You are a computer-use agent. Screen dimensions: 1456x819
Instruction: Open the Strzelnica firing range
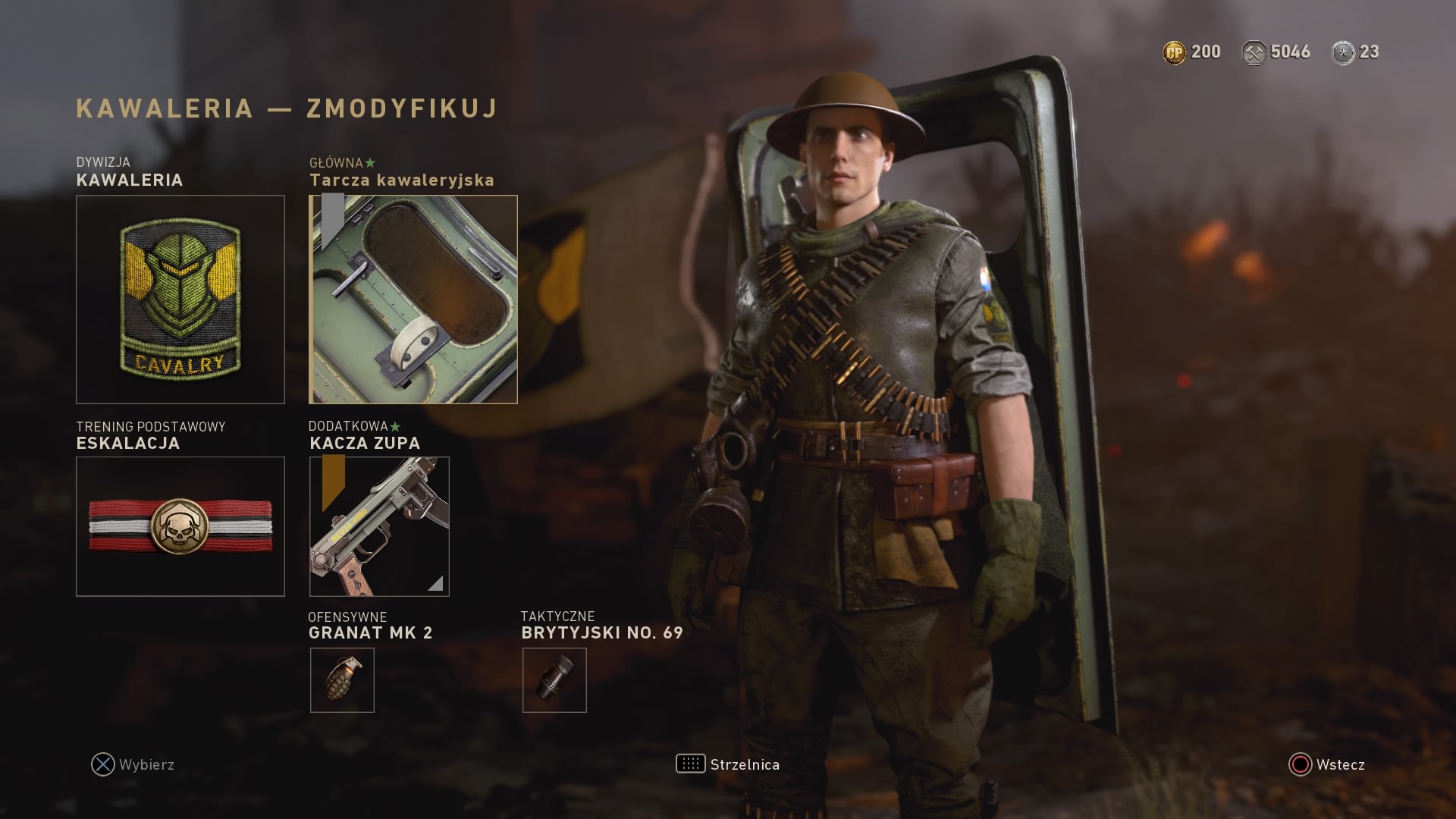point(728,764)
